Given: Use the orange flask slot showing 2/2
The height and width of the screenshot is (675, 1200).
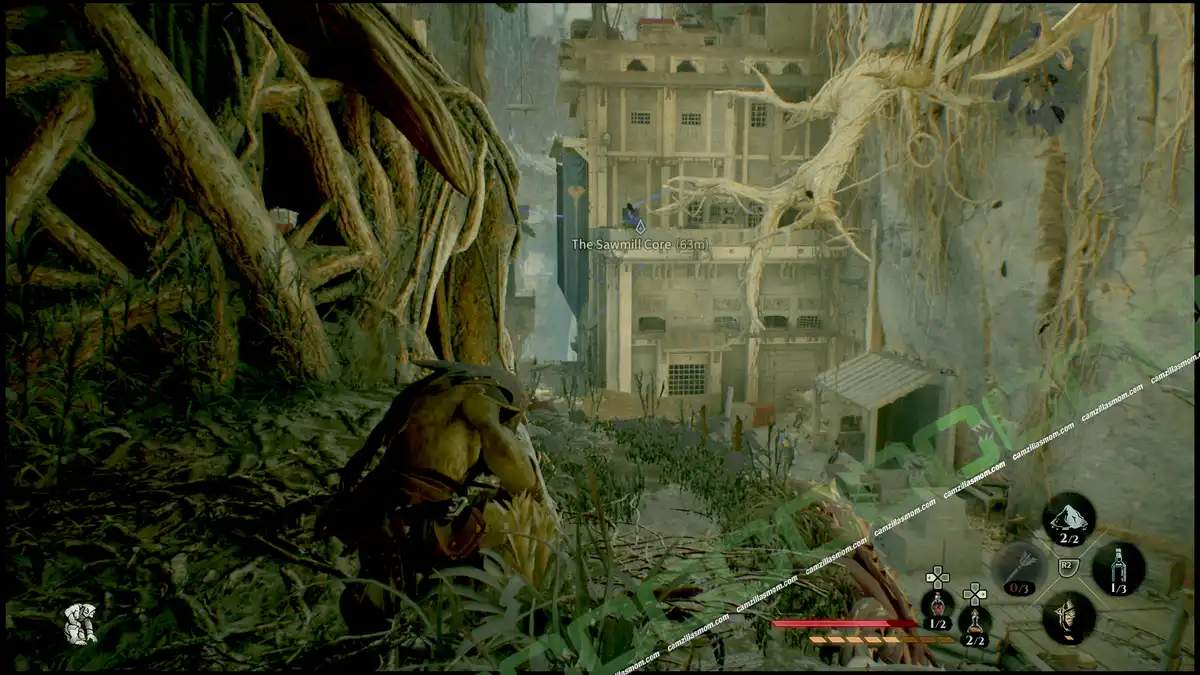Looking at the screenshot, I should click(975, 622).
